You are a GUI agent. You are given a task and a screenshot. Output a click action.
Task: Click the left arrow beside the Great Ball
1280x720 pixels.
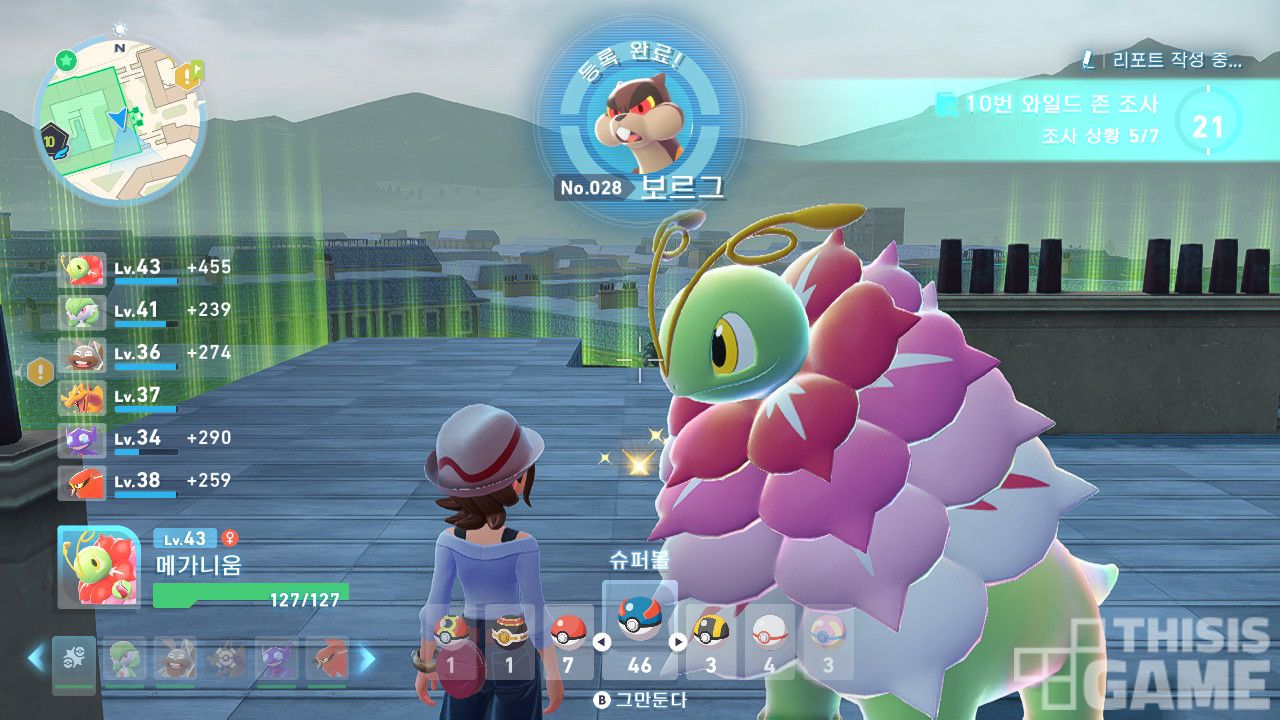pos(602,643)
